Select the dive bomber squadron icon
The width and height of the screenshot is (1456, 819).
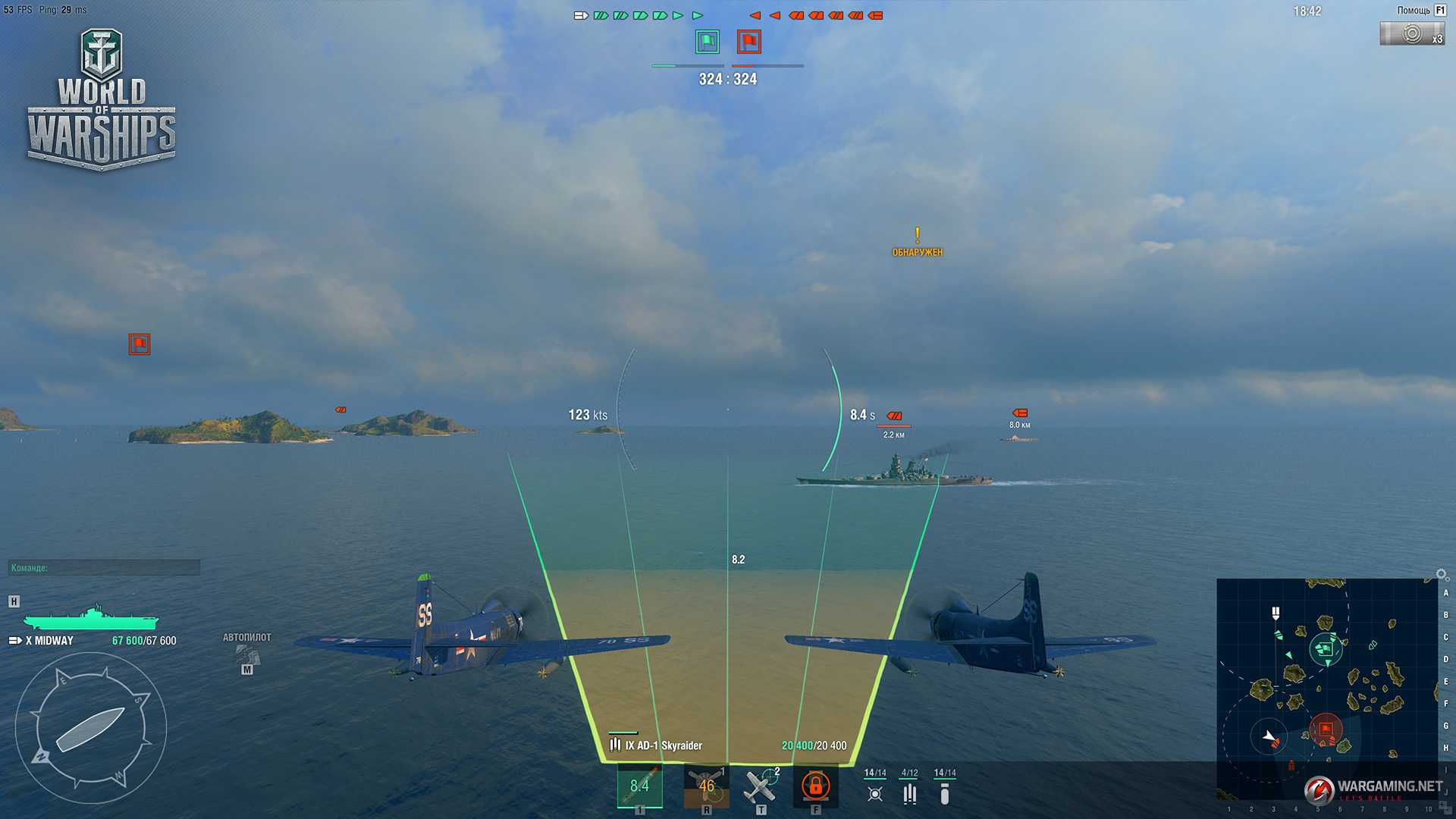tap(944, 793)
